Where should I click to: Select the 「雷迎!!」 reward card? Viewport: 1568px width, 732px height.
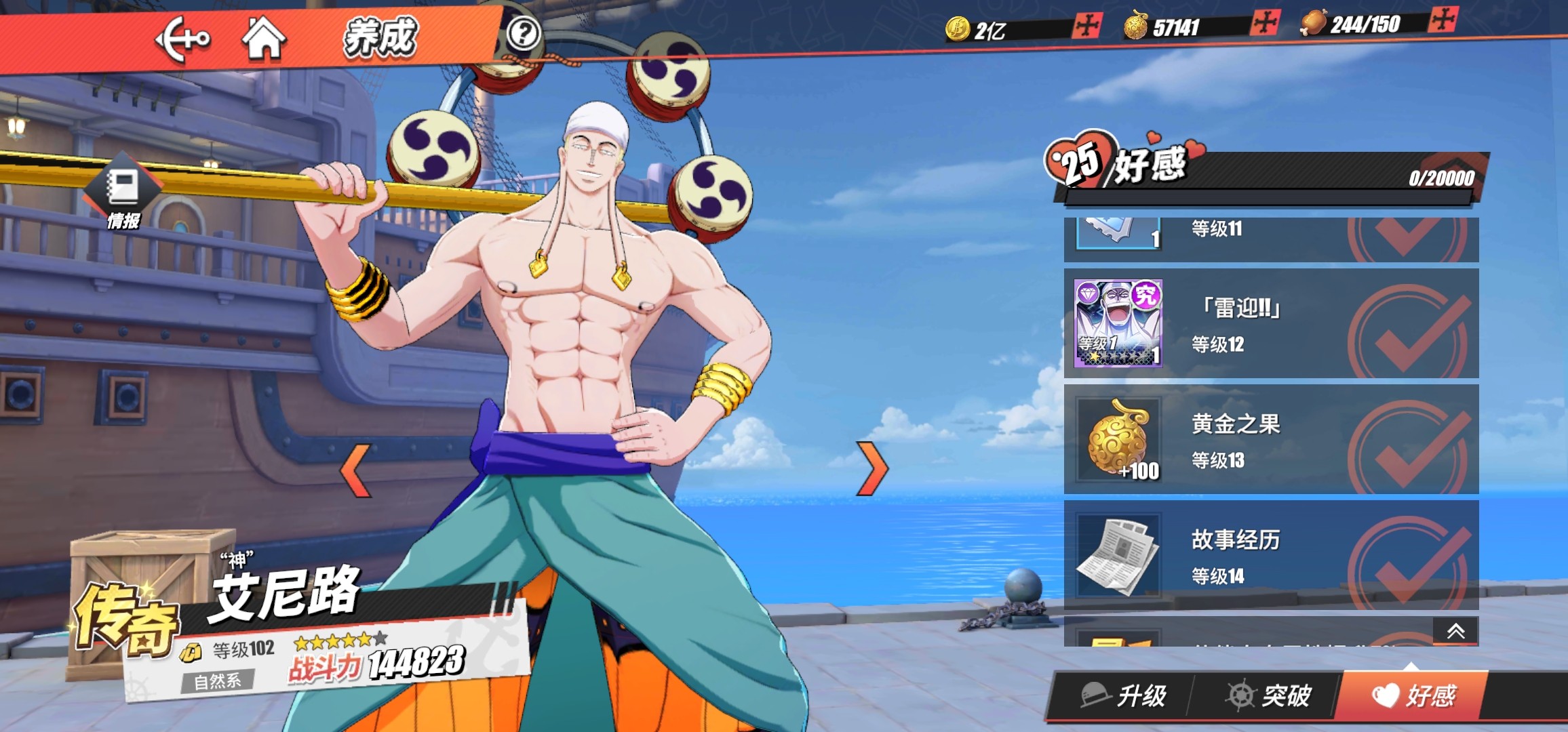point(1270,324)
